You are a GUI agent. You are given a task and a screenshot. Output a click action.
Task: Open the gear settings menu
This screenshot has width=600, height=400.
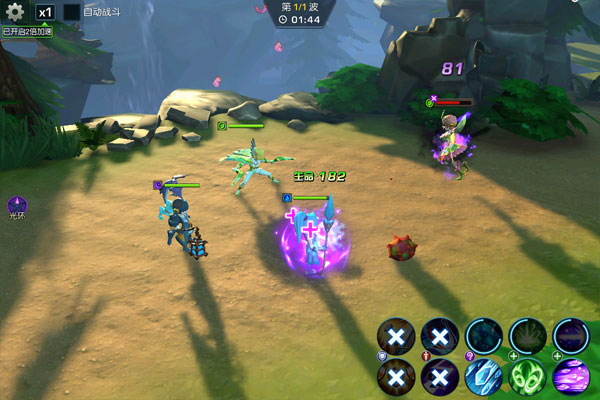15,12
